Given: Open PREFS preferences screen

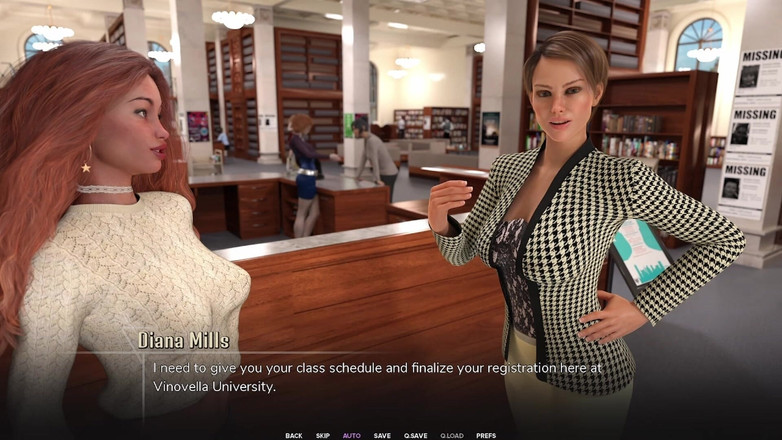Looking at the screenshot, I should pos(486,435).
